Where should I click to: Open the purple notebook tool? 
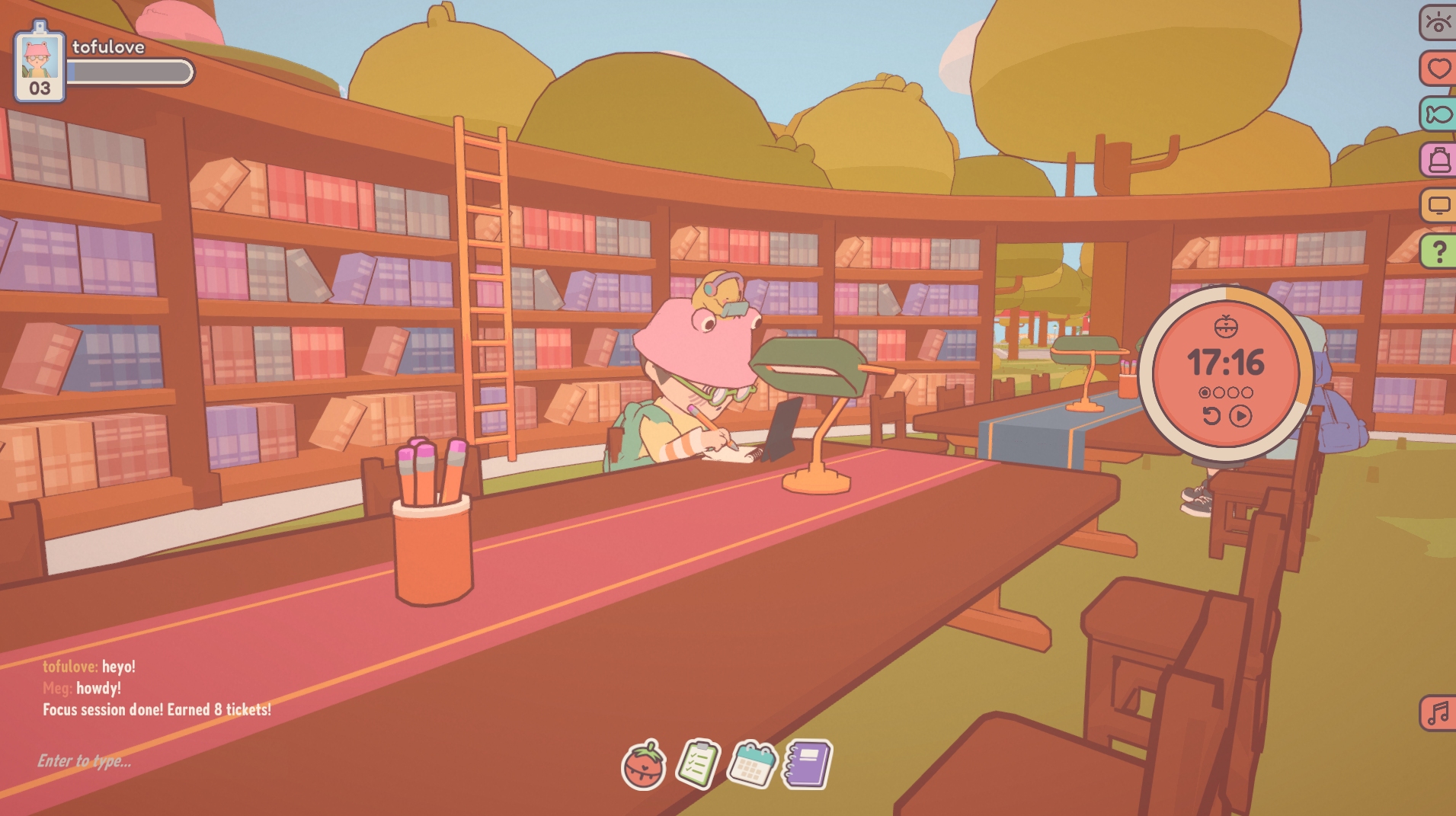808,763
